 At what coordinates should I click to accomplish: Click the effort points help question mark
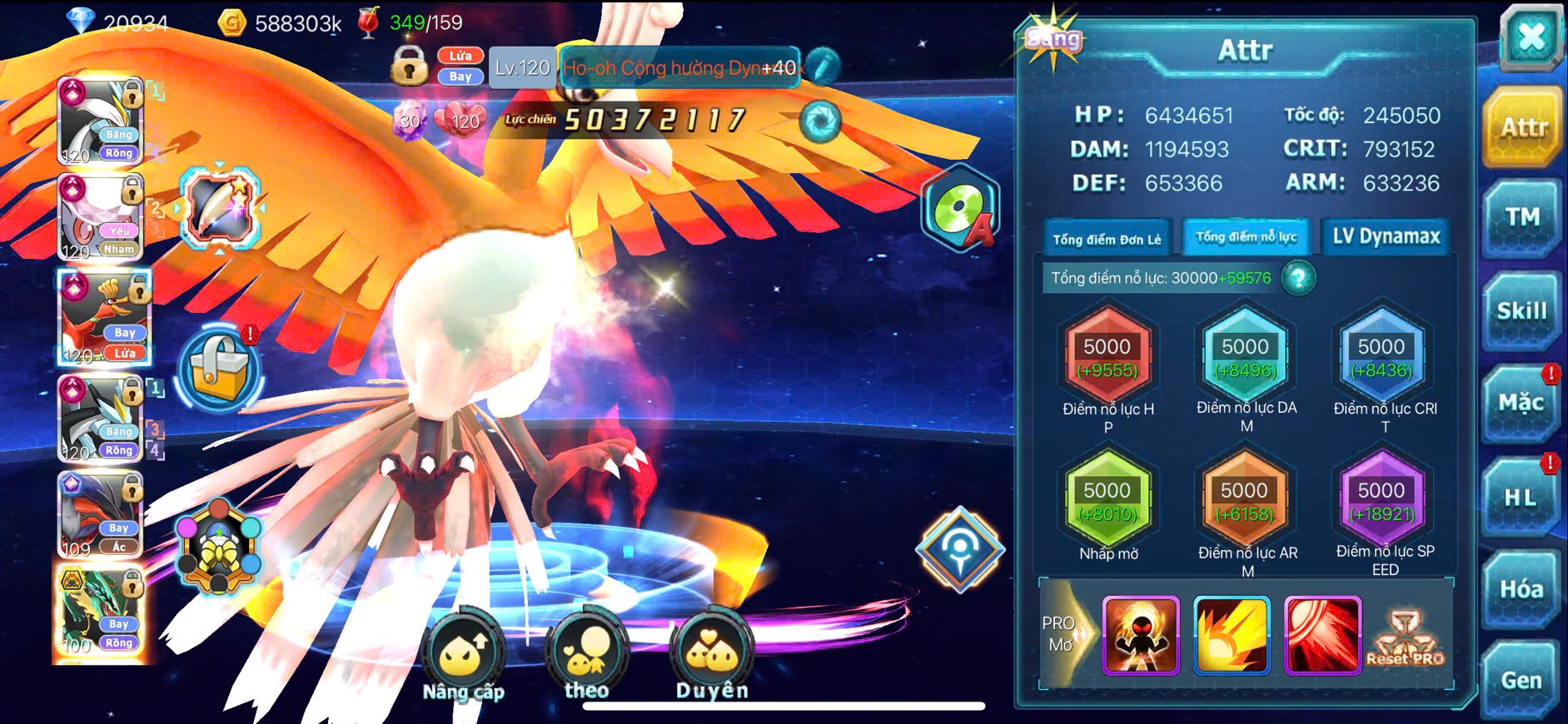(1298, 278)
